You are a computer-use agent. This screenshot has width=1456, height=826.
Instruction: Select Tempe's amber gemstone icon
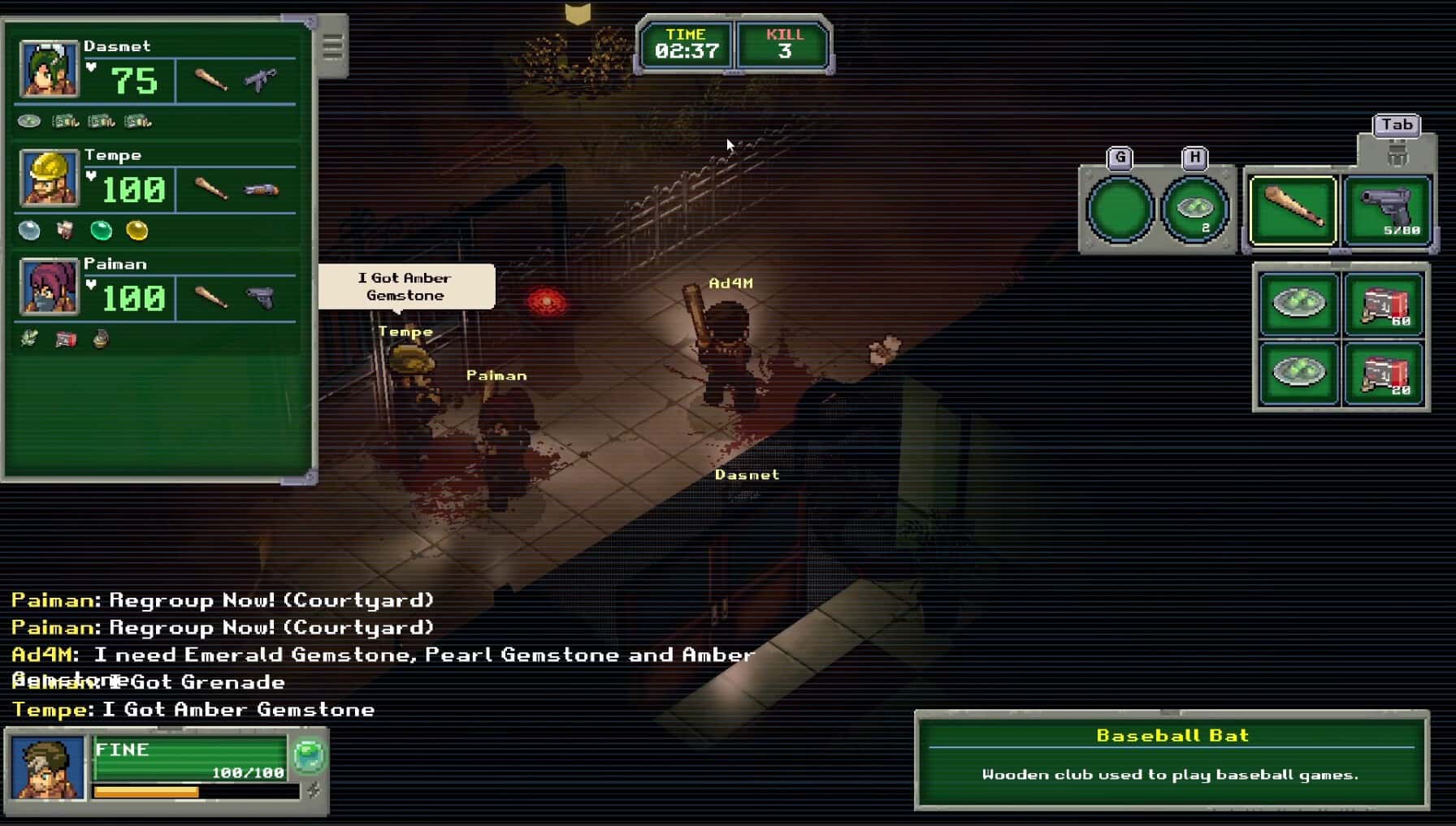click(x=136, y=231)
